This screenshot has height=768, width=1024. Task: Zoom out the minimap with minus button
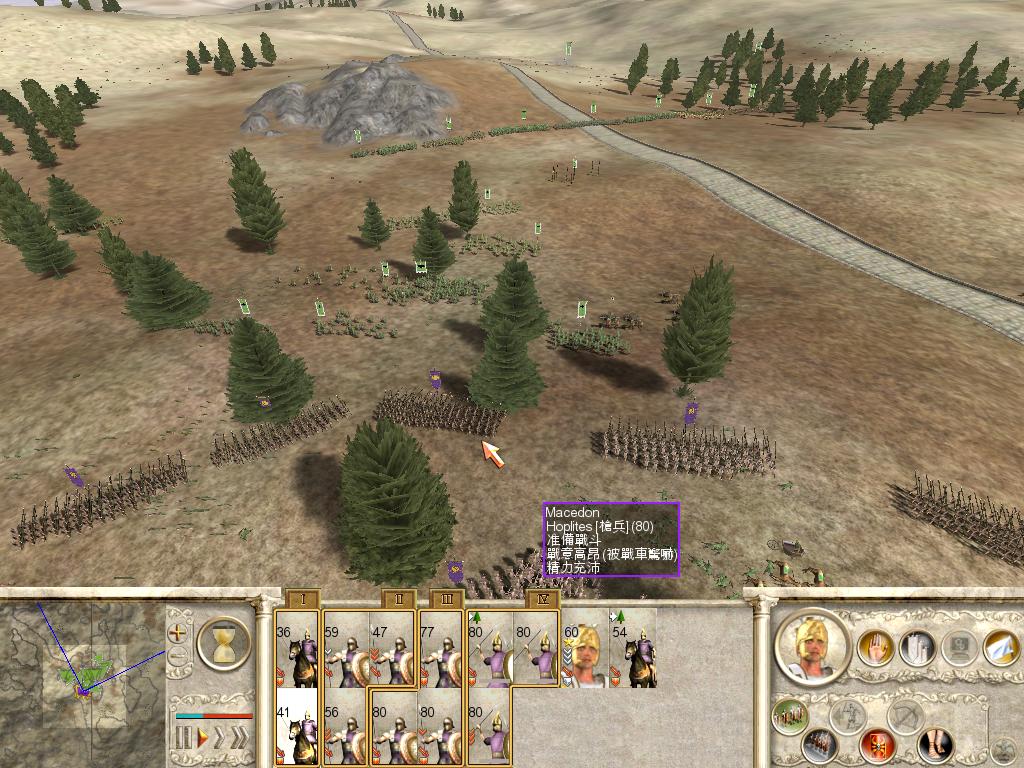point(178,657)
